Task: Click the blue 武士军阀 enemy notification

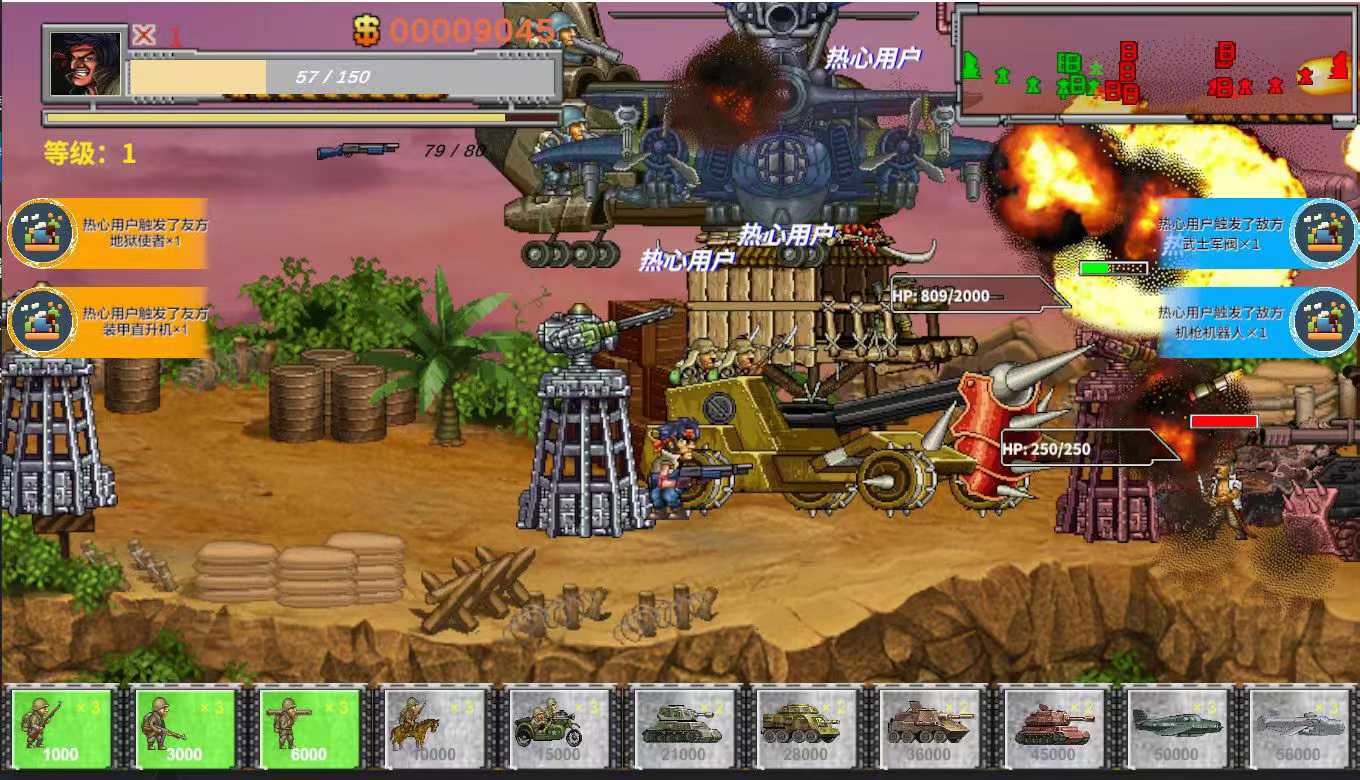Action: (x=1256, y=233)
